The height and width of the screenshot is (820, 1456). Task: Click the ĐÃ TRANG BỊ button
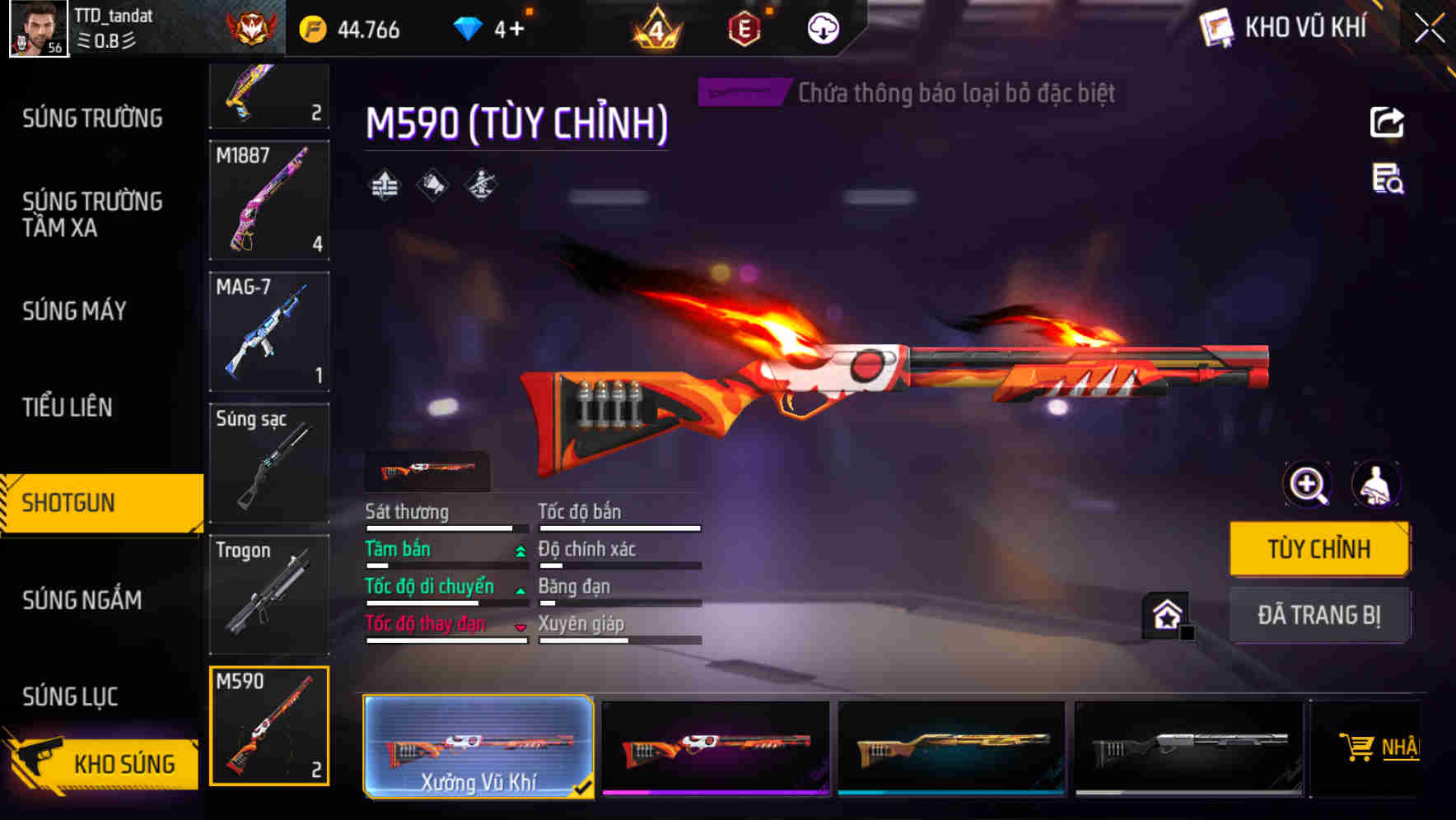click(x=1319, y=615)
